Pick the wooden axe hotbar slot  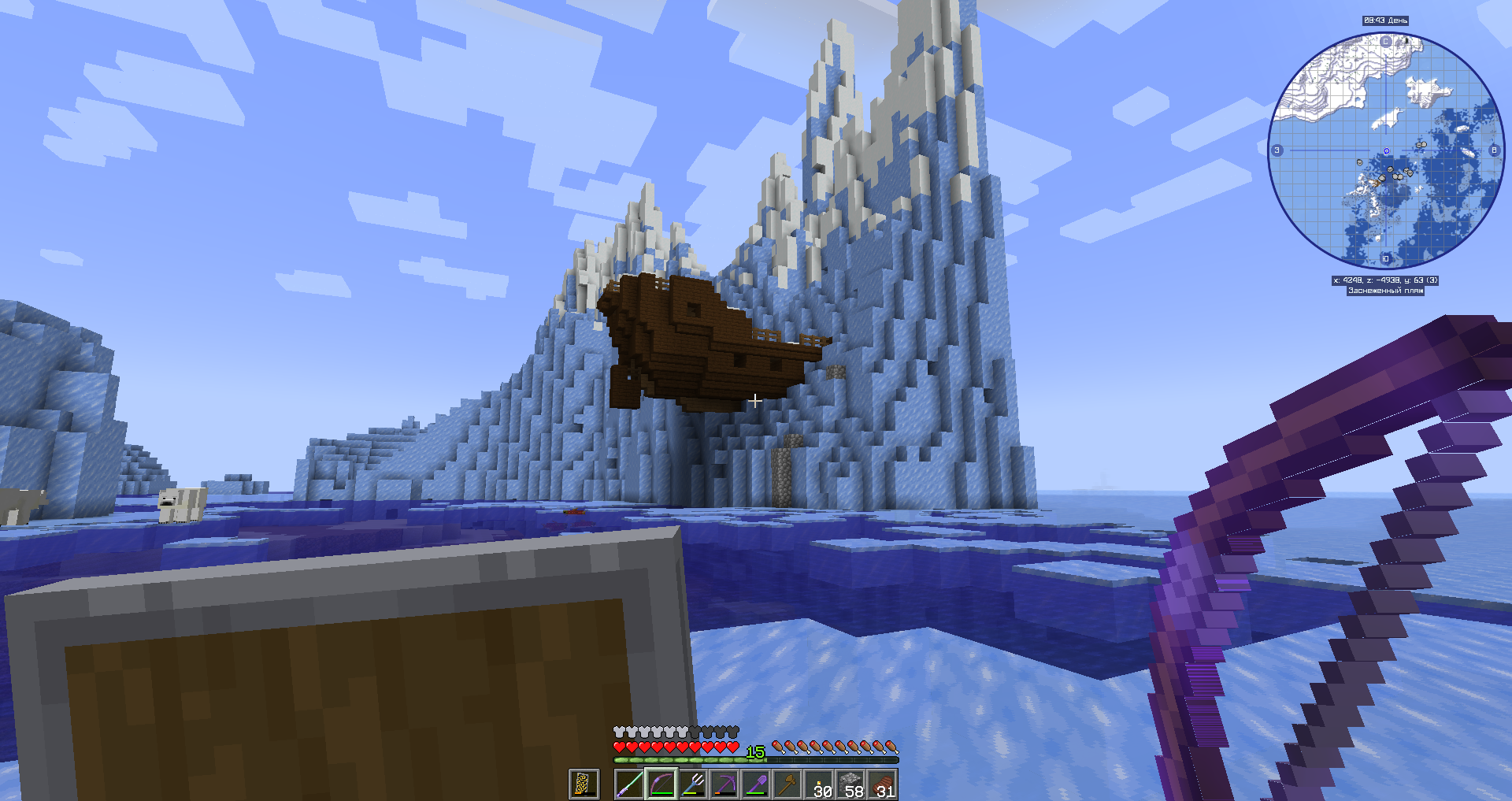[787, 784]
